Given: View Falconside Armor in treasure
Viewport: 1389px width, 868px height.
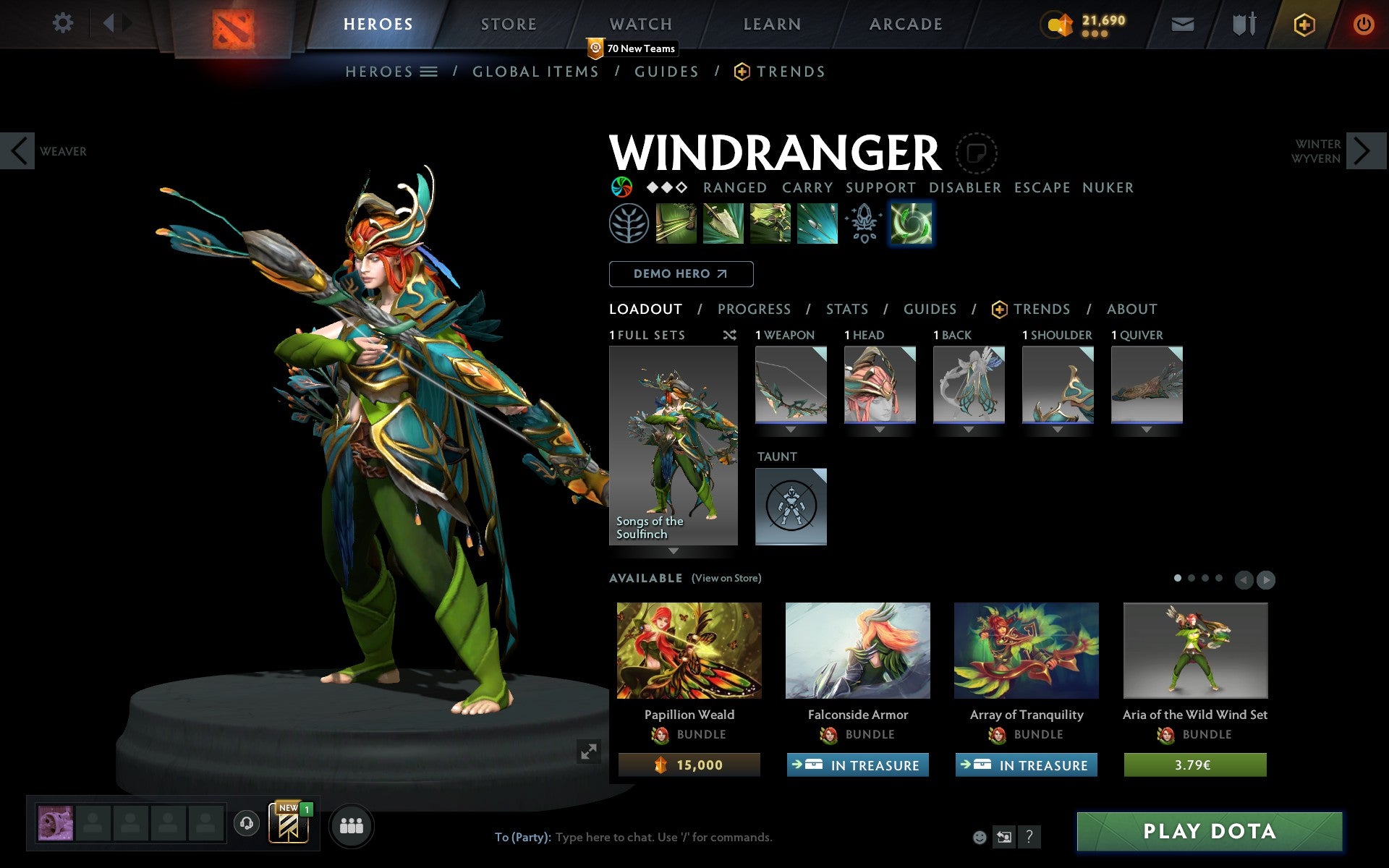Looking at the screenshot, I should (858, 765).
